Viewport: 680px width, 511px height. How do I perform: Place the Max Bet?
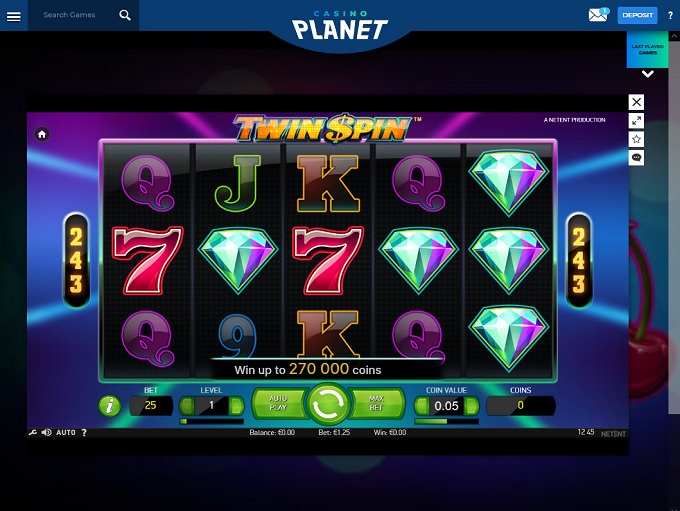(x=378, y=405)
